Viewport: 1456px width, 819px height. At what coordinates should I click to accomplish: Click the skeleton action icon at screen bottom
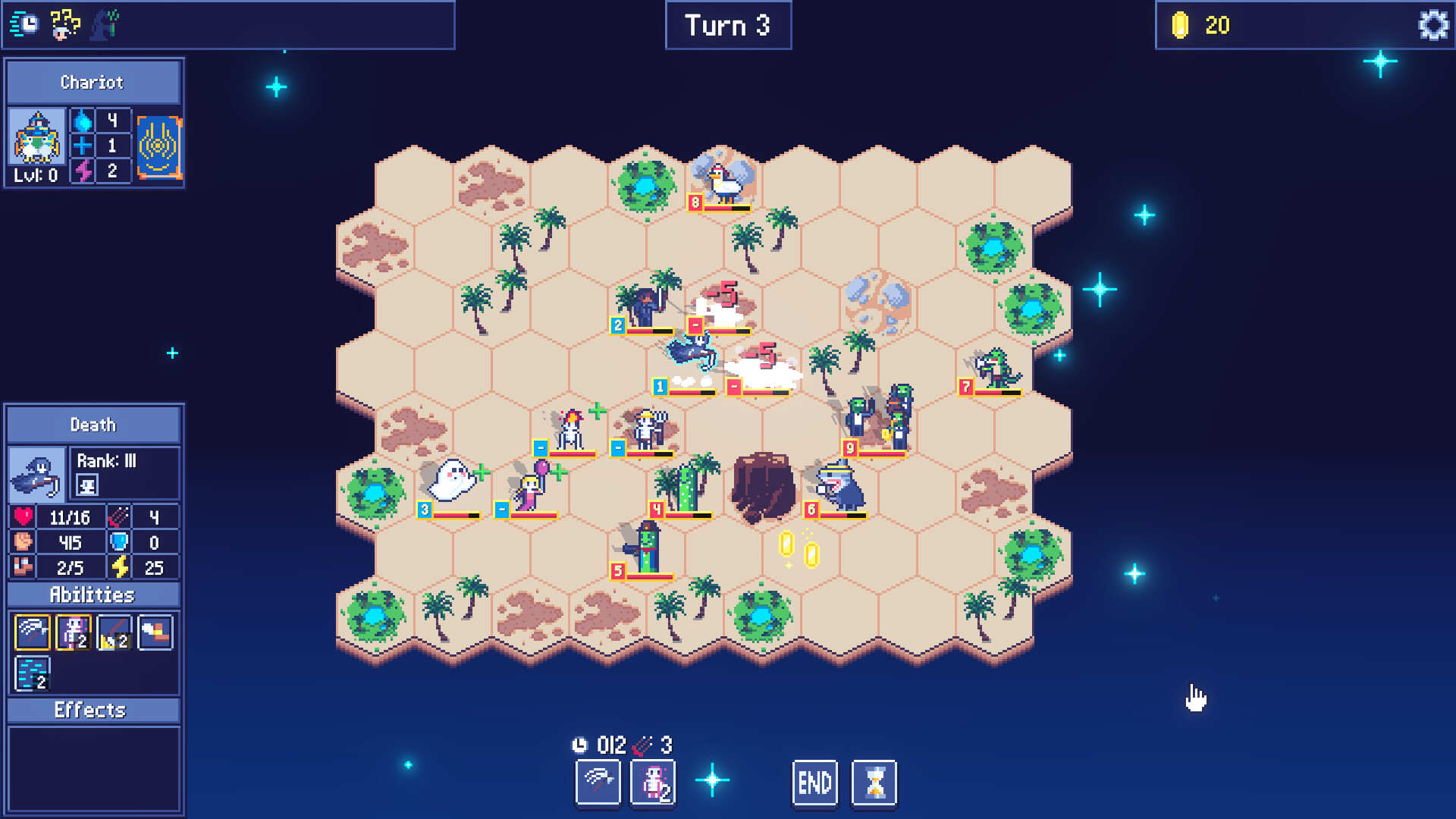tap(652, 782)
